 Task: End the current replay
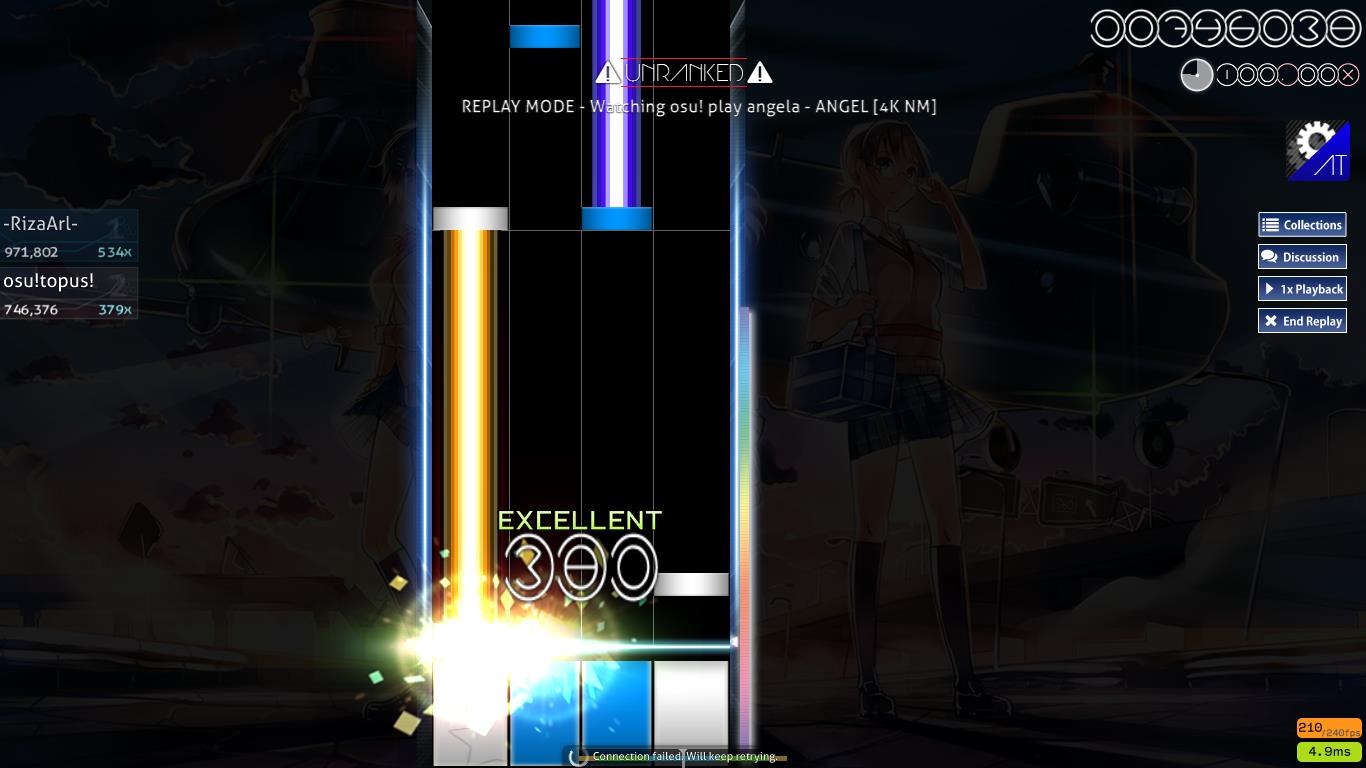[x=1302, y=321]
